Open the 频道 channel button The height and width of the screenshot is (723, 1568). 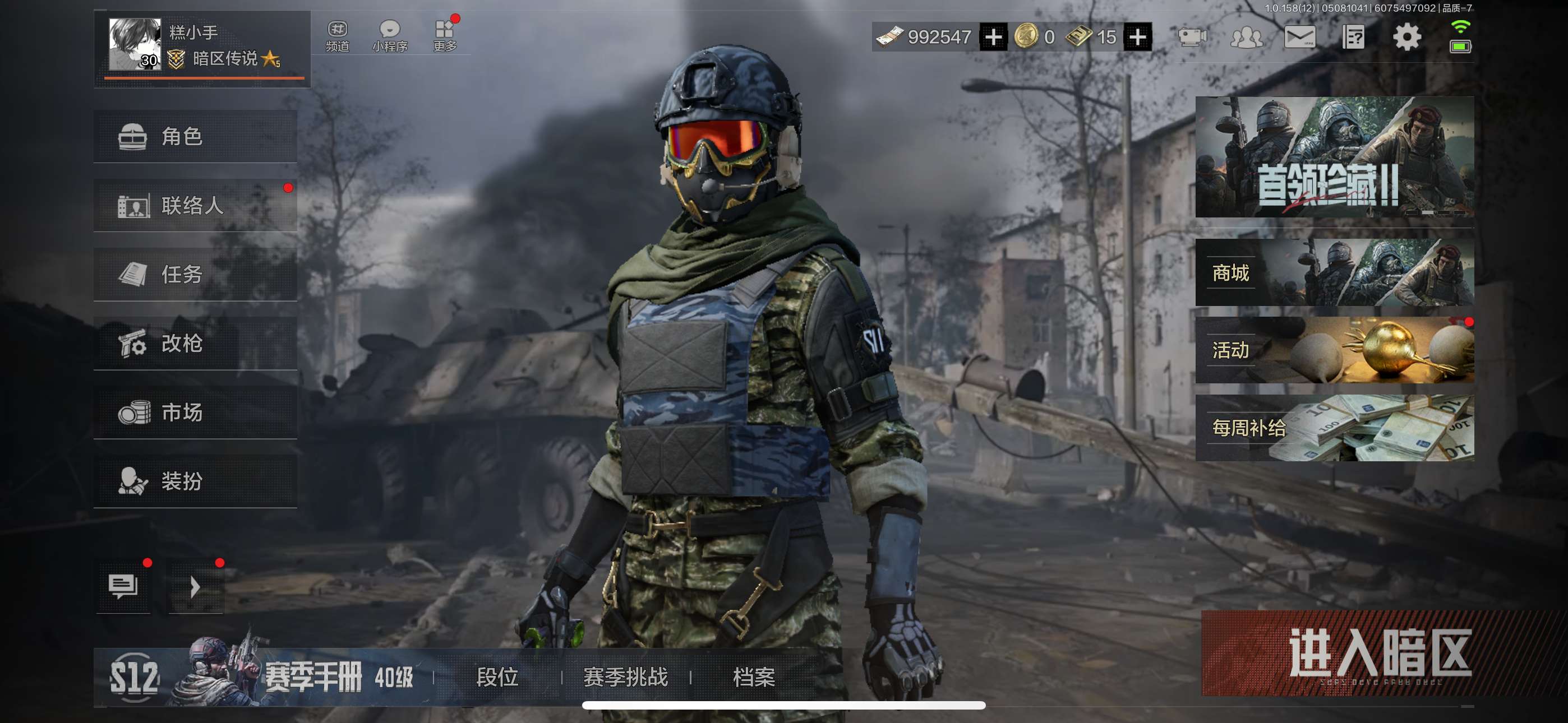tap(337, 36)
